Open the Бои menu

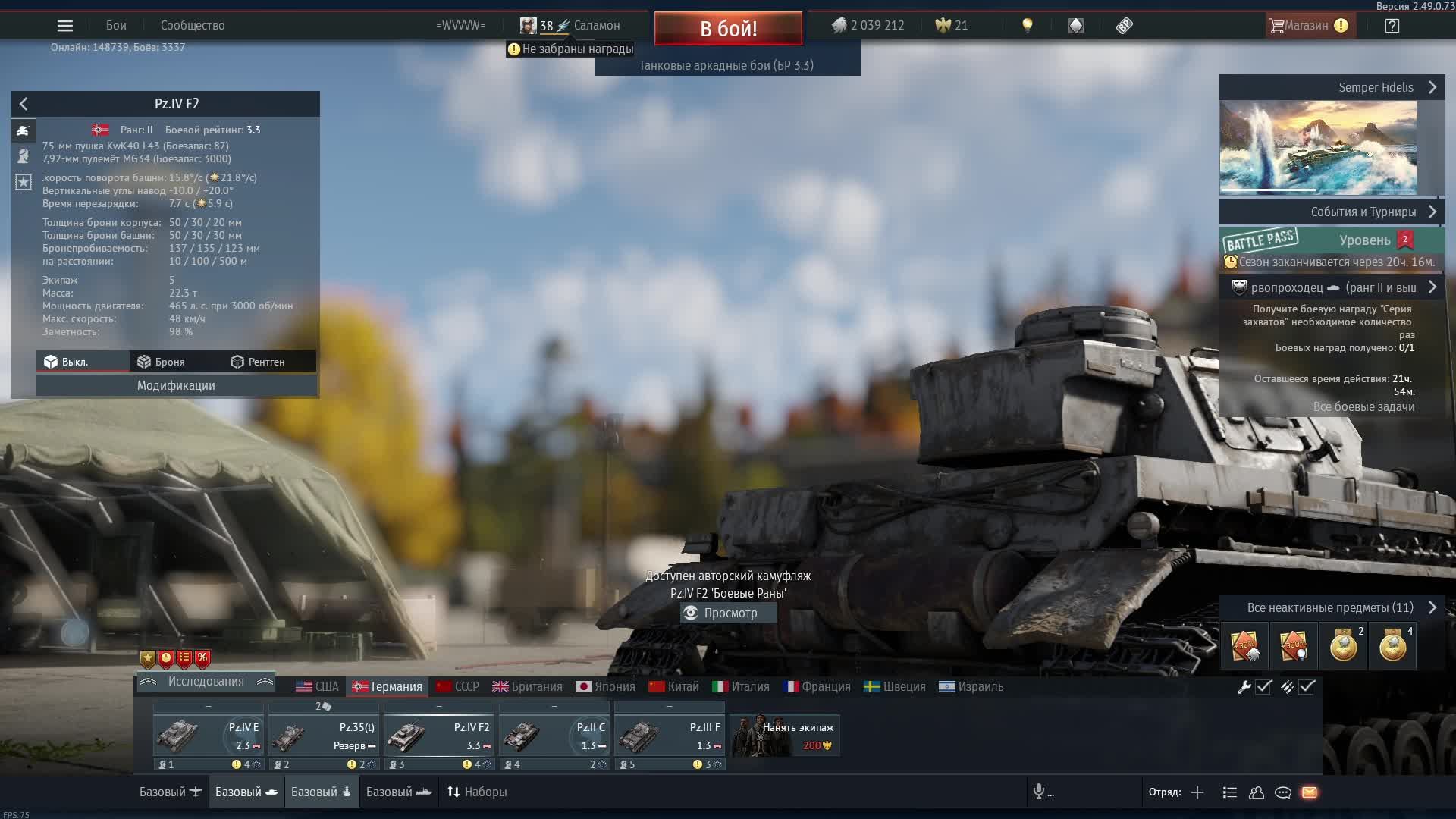[x=116, y=26]
